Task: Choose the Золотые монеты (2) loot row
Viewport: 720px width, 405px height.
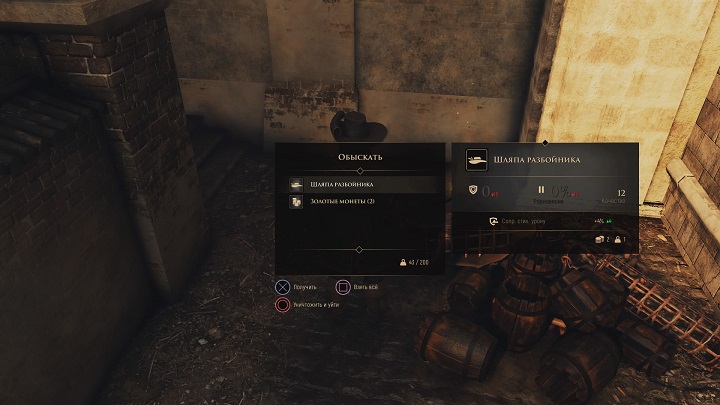Action: point(357,202)
